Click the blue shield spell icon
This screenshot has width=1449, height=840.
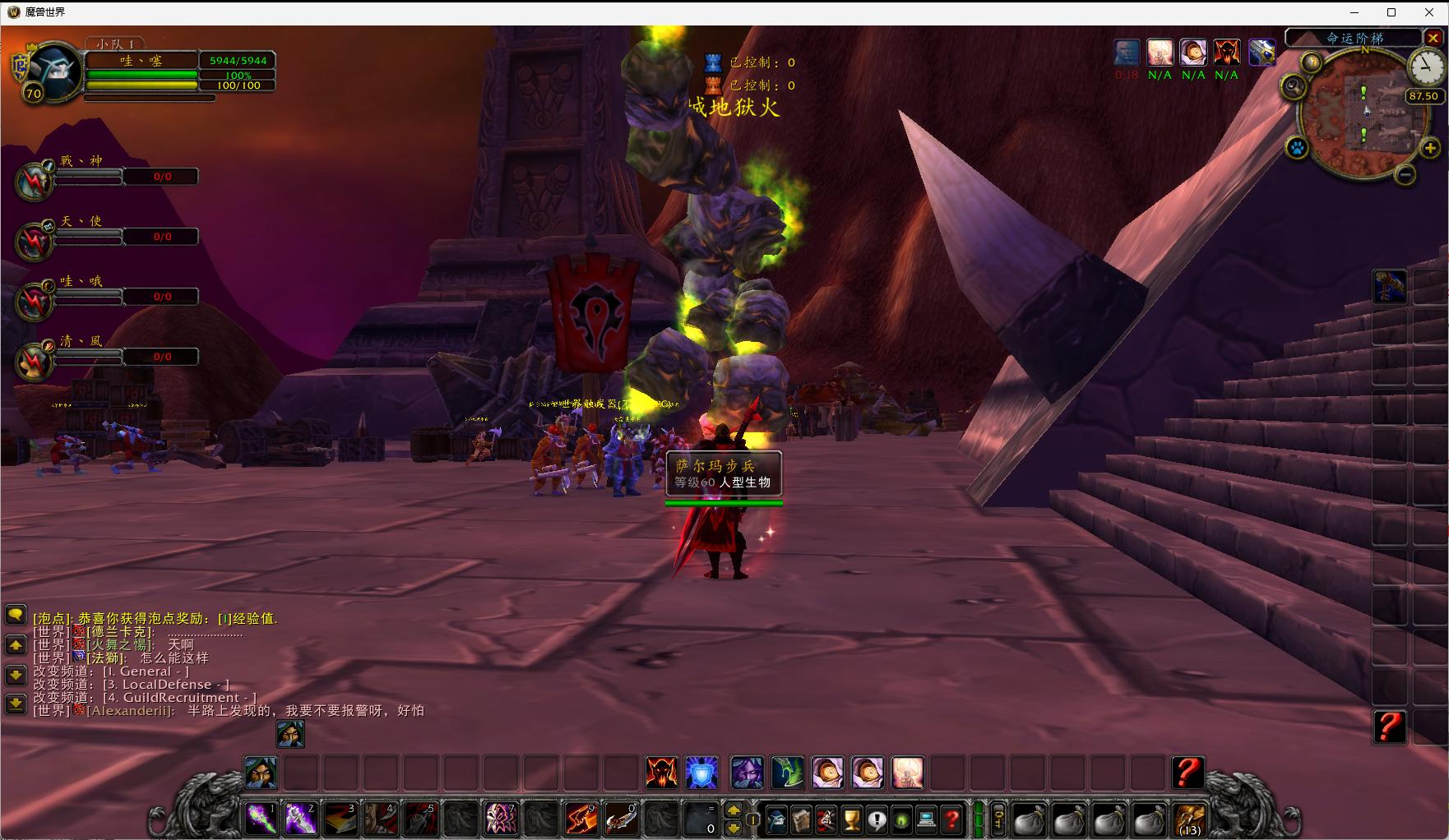(702, 773)
